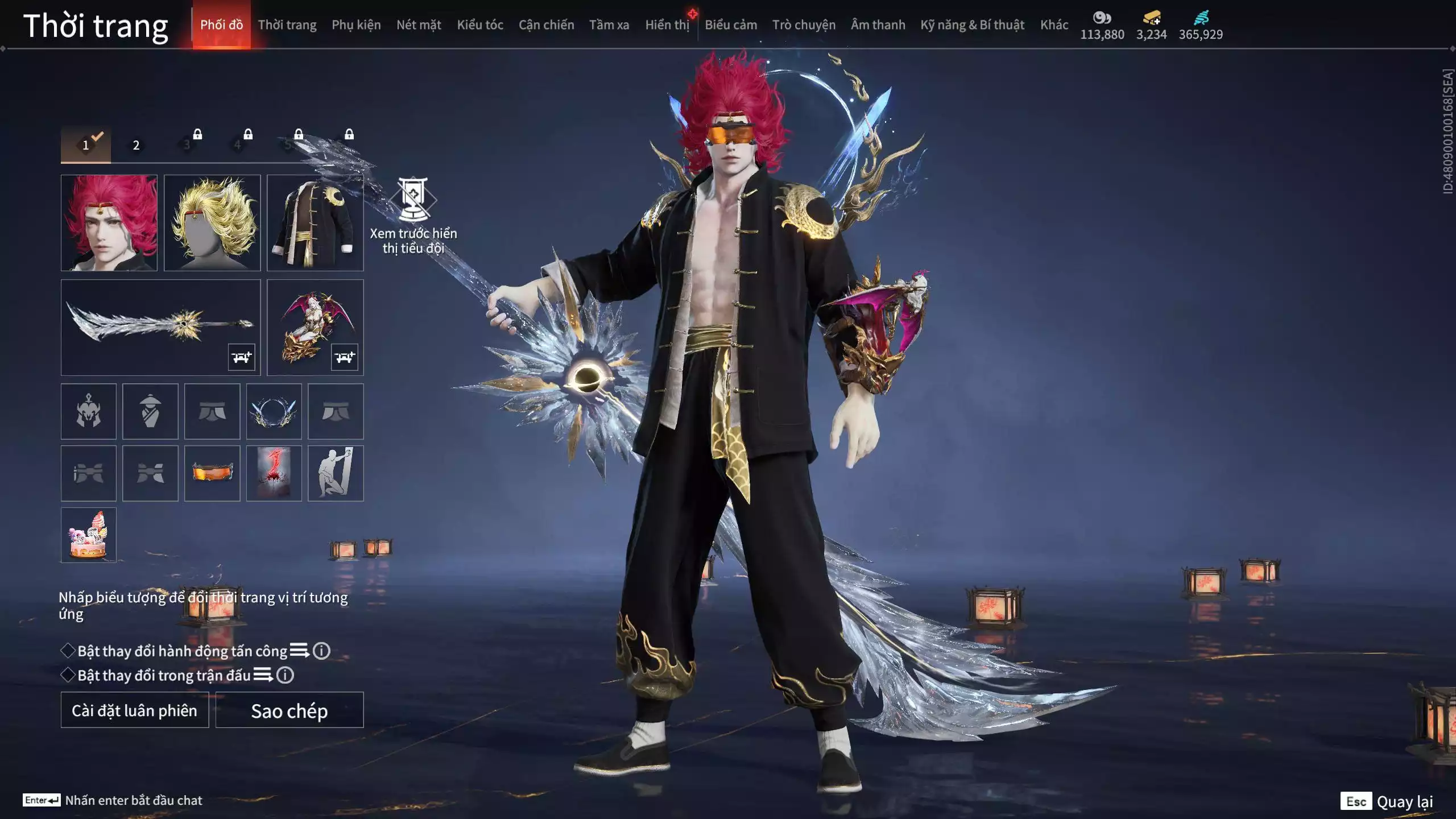Select the crystal blade weapon slot
The width and height of the screenshot is (1456, 819).
[x=160, y=327]
